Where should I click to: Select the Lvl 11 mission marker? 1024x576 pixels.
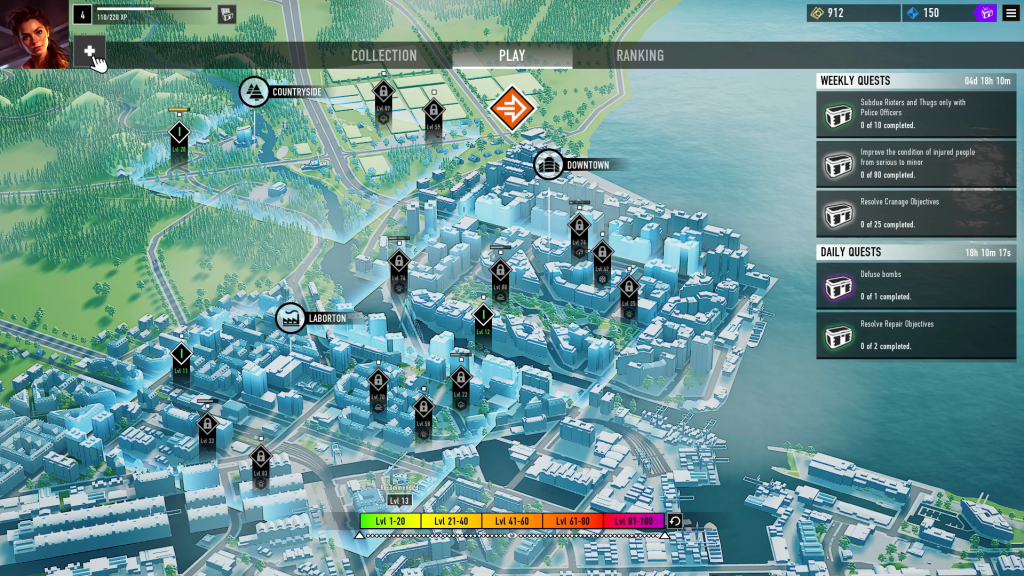pyautogui.click(x=181, y=356)
